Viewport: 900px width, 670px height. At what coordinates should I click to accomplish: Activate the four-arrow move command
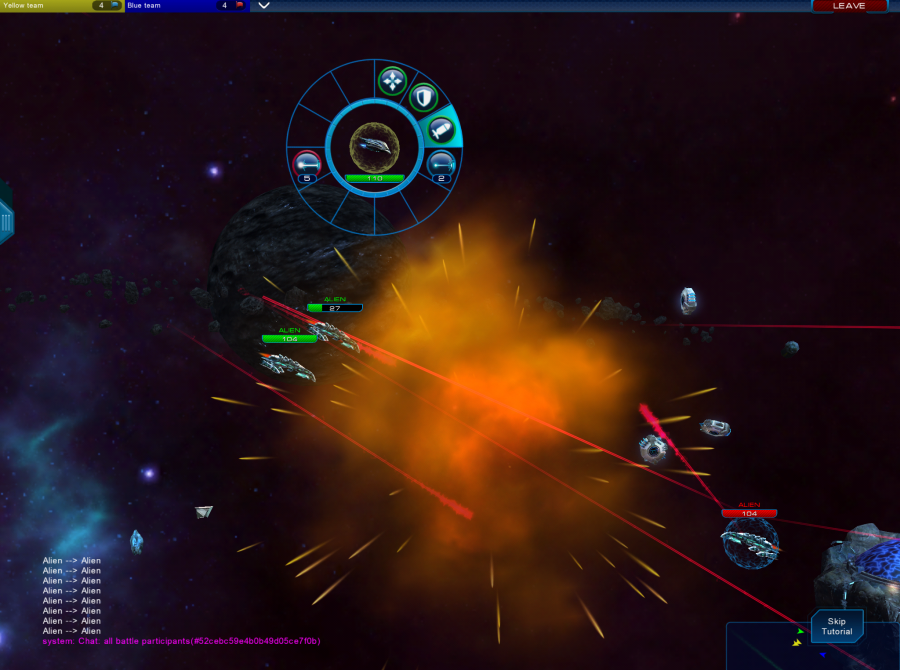click(391, 80)
